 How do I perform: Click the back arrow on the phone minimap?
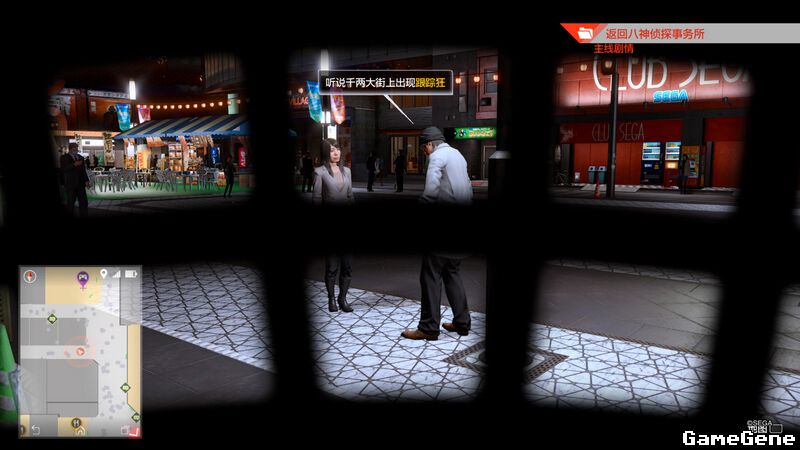click(x=36, y=430)
